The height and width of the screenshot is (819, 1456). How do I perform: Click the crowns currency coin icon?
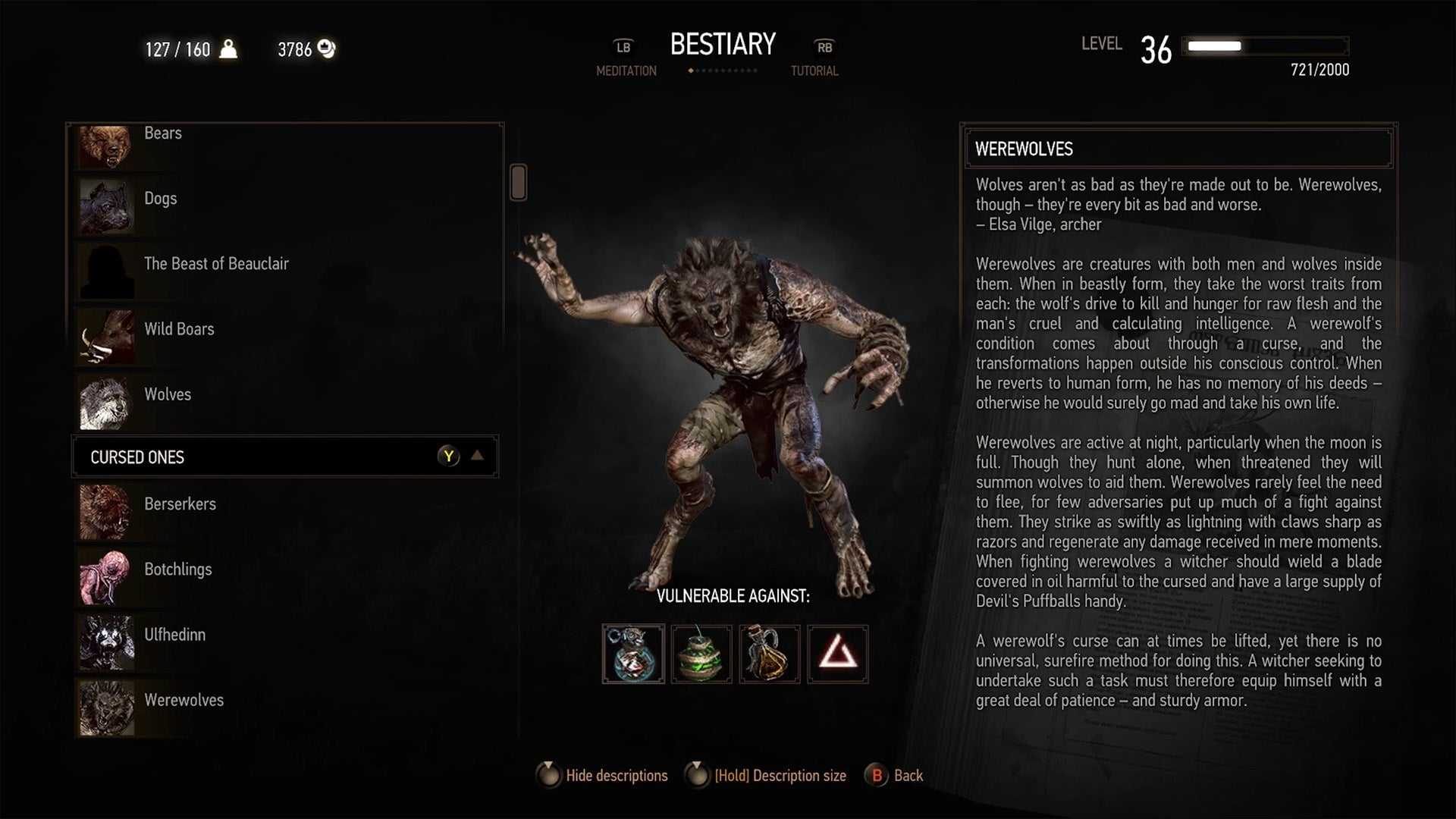click(326, 48)
